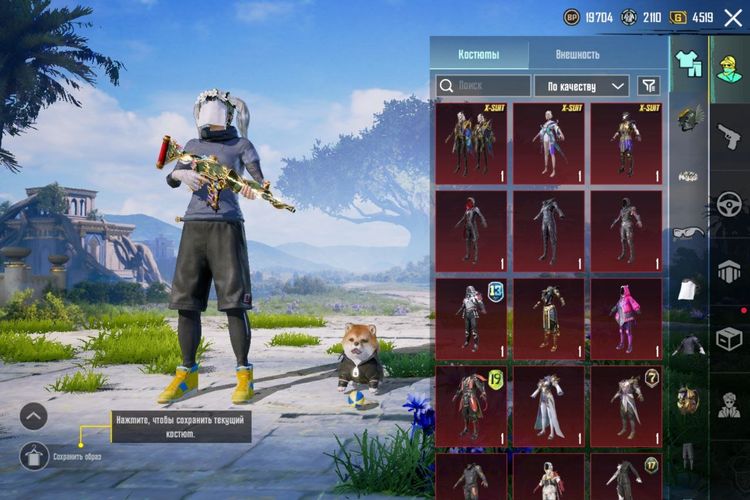Select the winged helmet headgear category

pos(688,118)
